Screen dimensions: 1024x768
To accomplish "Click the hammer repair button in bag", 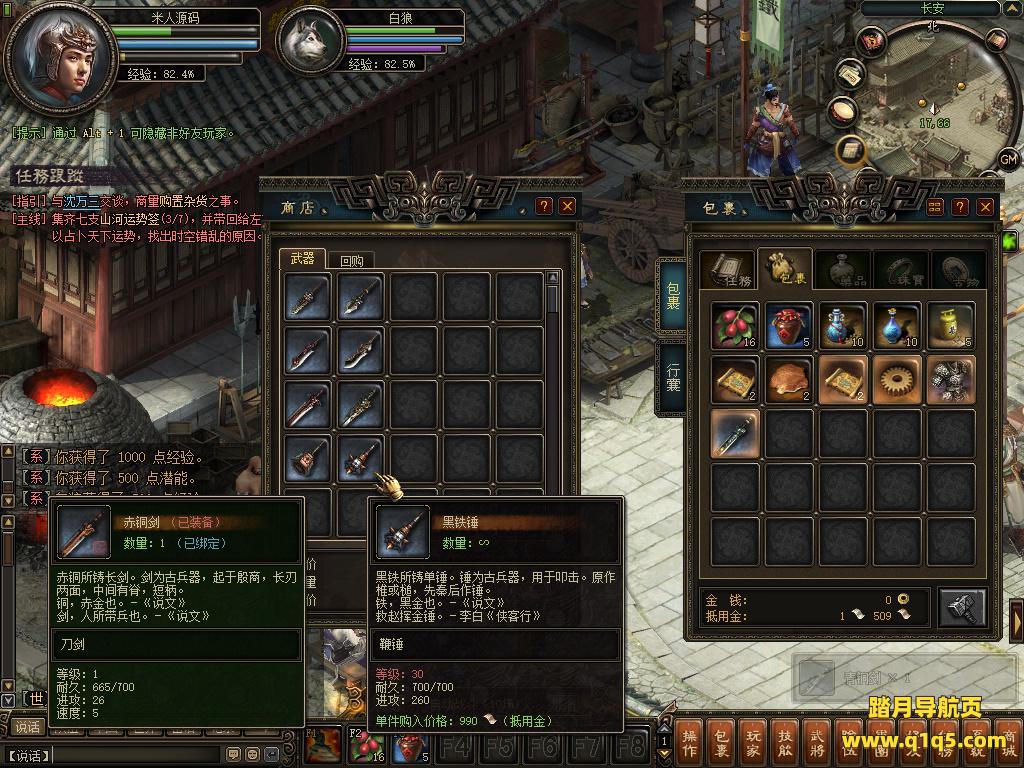I will [962, 607].
